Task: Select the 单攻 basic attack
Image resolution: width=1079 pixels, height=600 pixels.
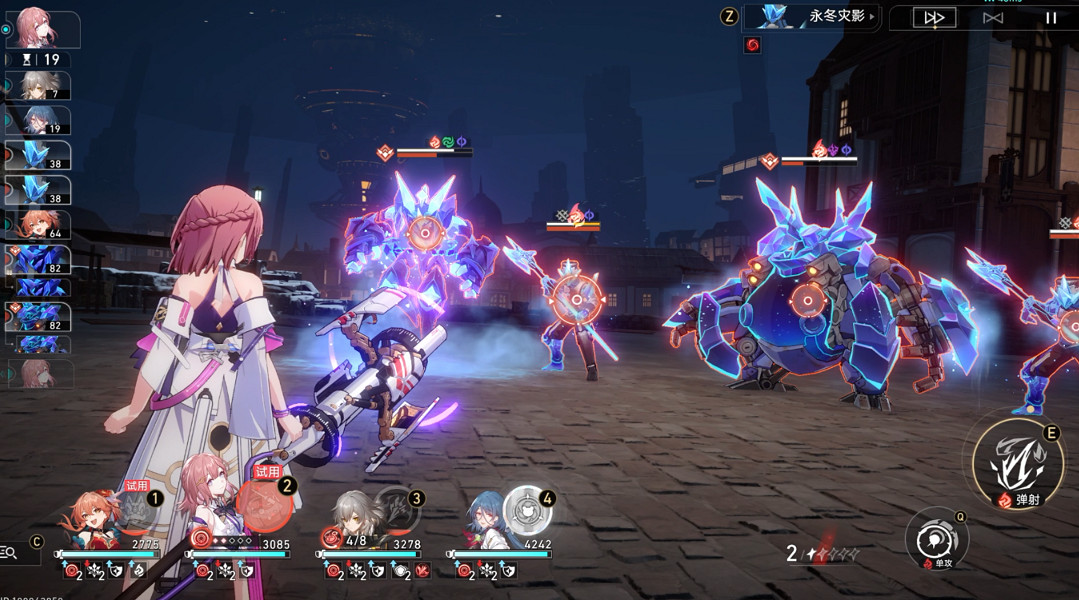Action: 937,540
